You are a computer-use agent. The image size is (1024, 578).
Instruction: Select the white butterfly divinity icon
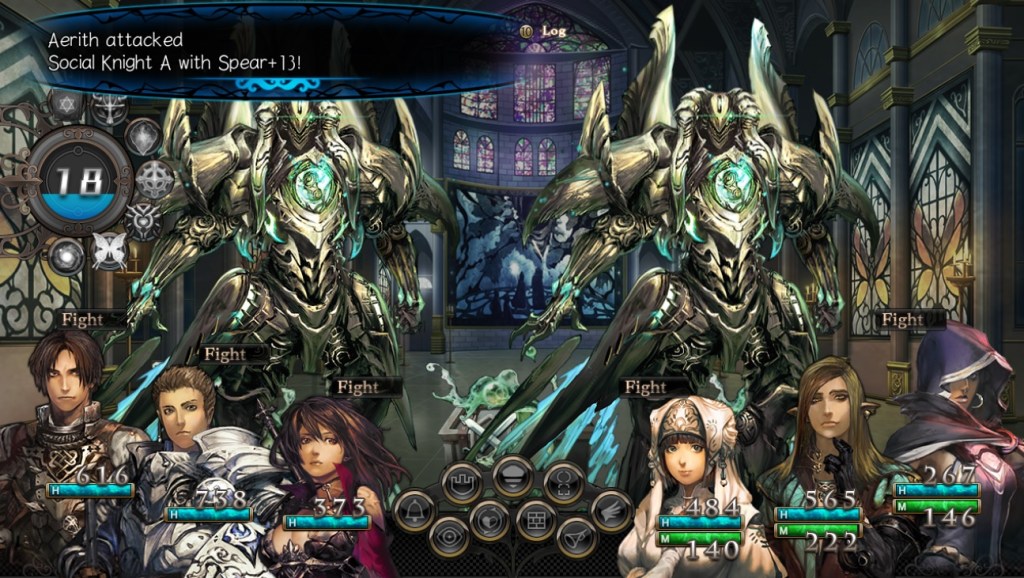click(x=108, y=250)
